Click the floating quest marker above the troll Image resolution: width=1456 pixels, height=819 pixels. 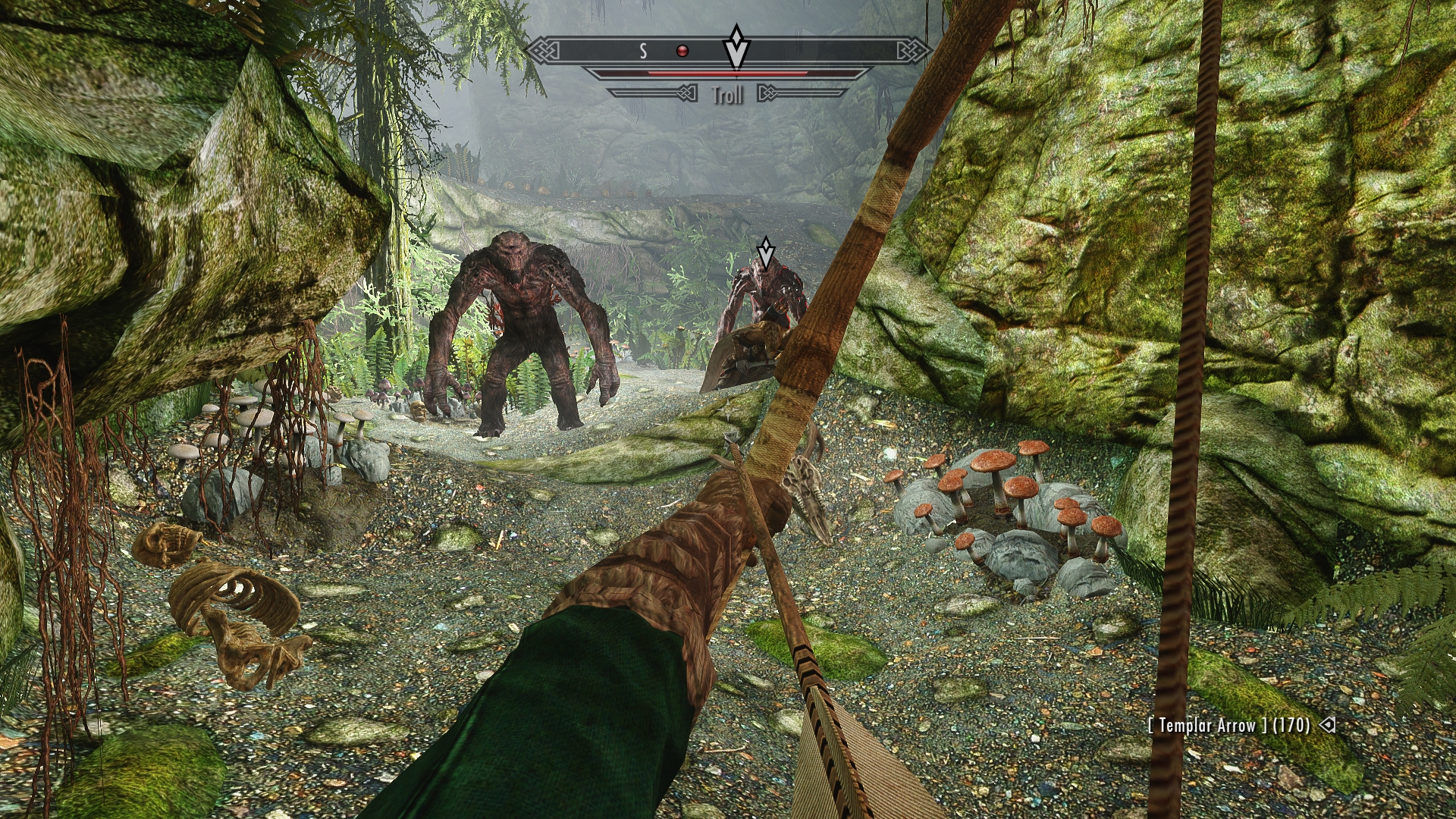(766, 253)
